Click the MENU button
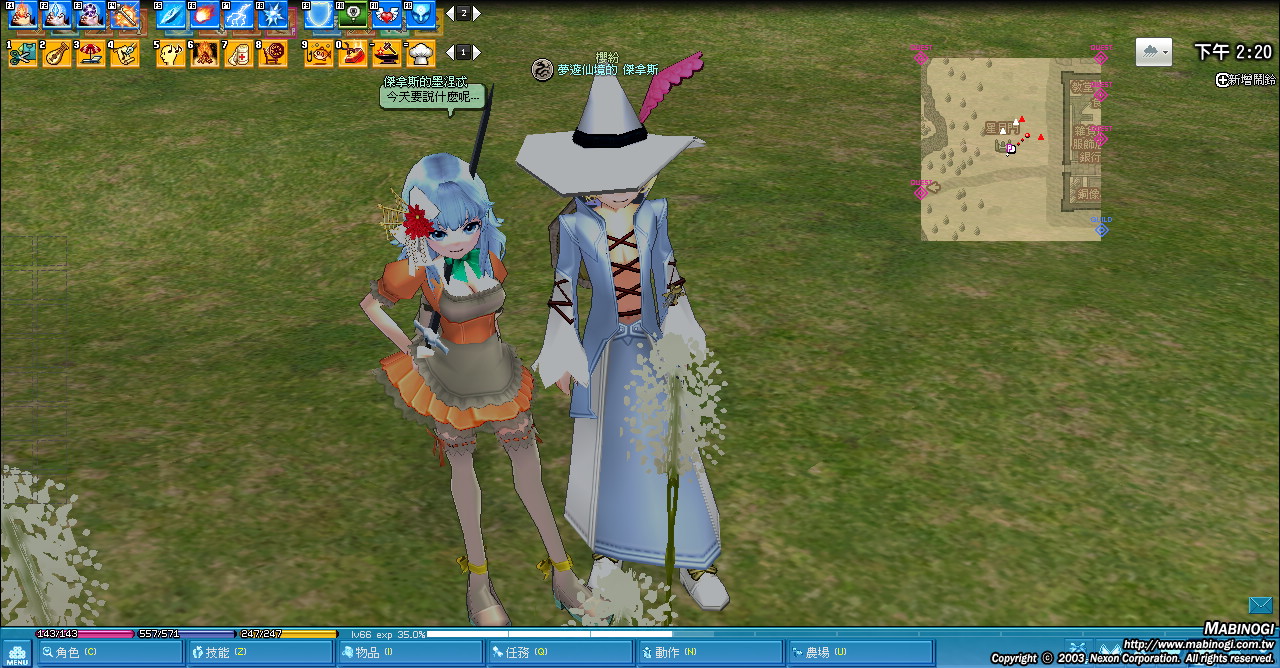Image resolution: width=1280 pixels, height=668 pixels. (x=17, y=654)
